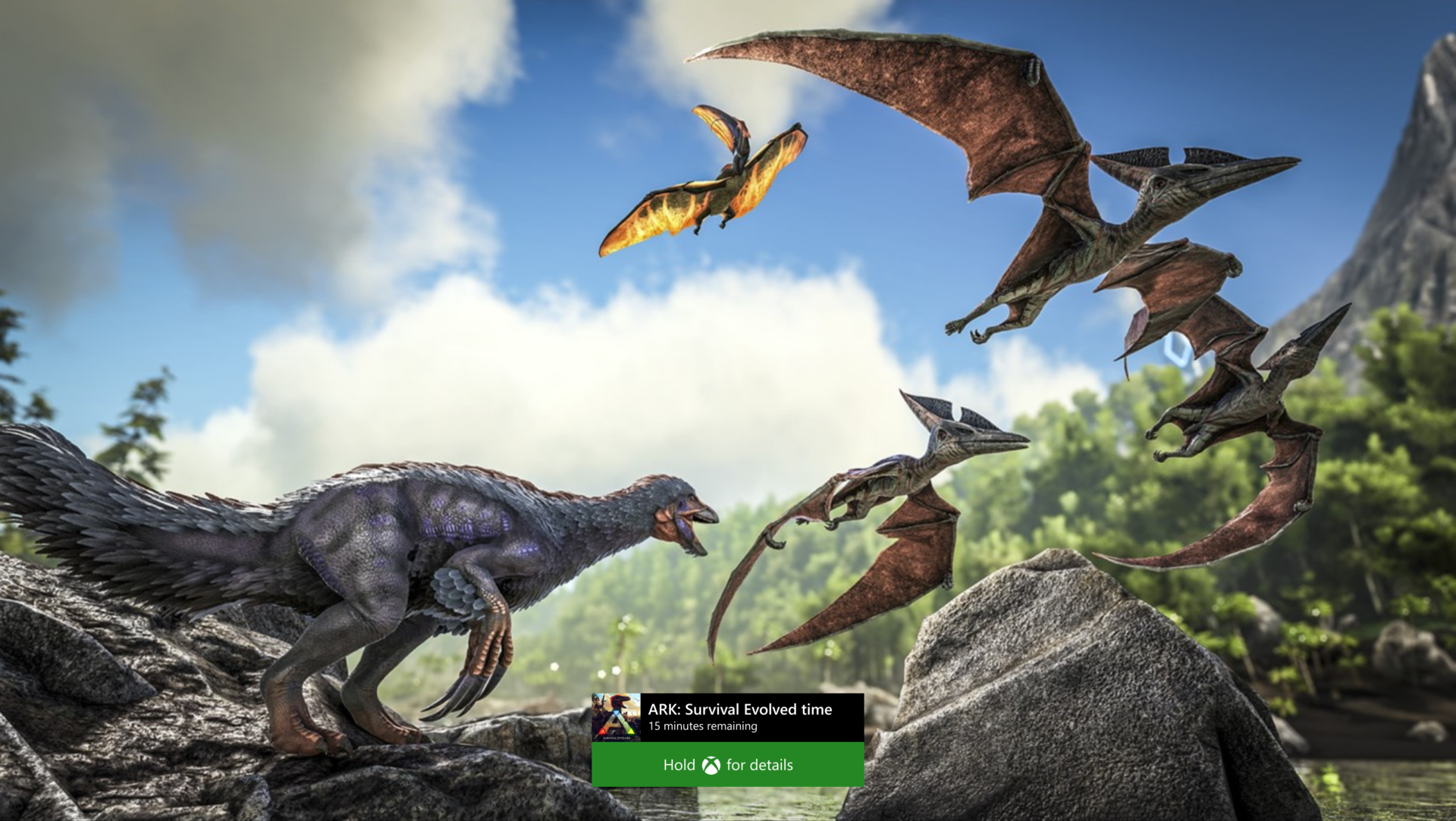
Task: Click the ARK game thumbnail in the notification
Action: click(617, 717)
